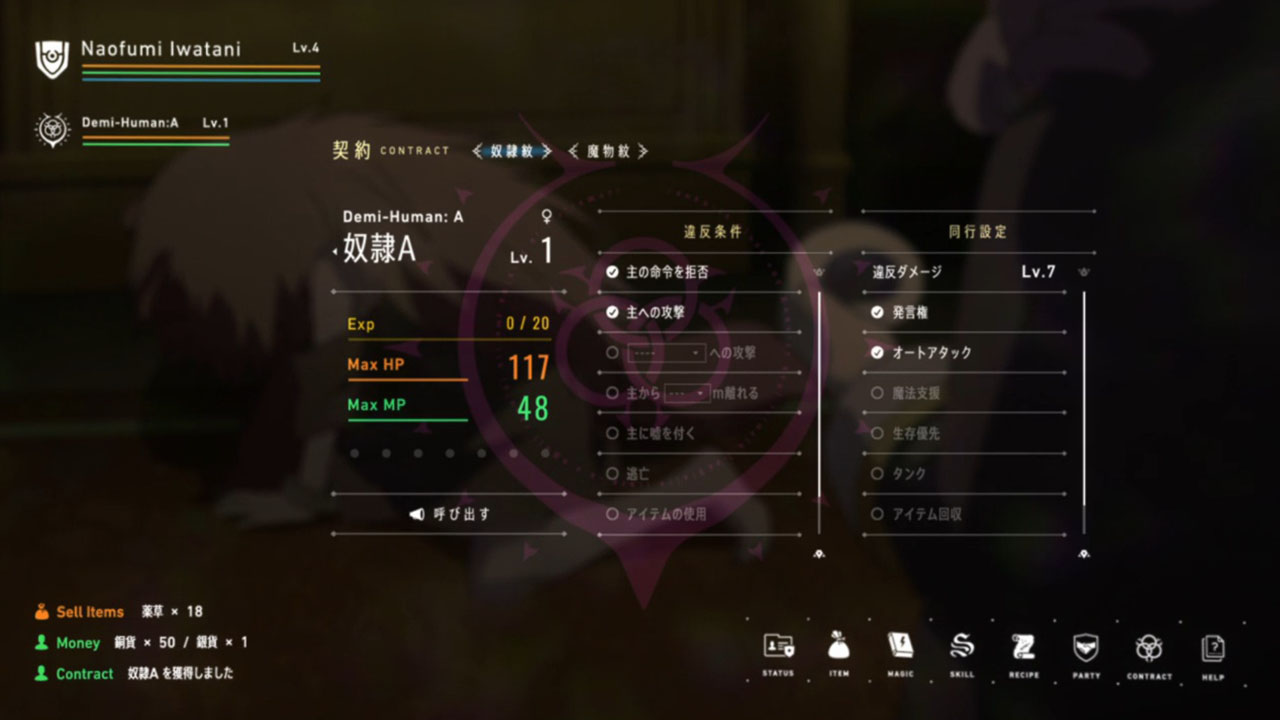Open the CONTRACT menu icon

point(1149,648)
